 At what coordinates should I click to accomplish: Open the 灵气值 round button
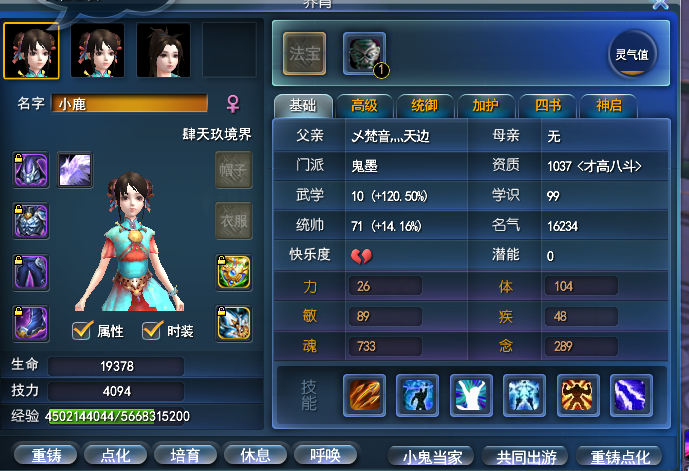click(x=632, y=55)
